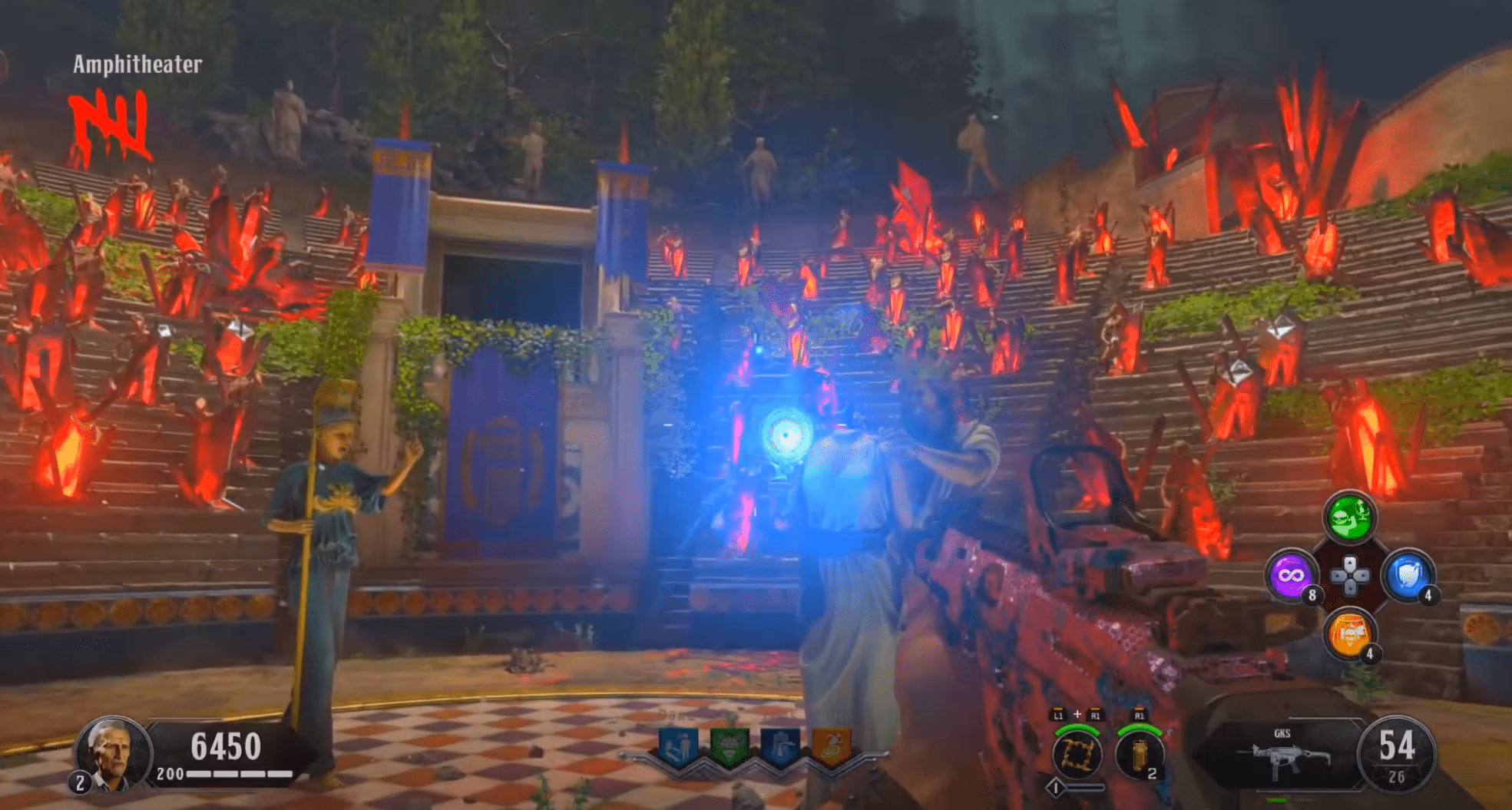Activate the purple infinity elixir
Screen dimensions: 1512x810
tap(1291, 575)
